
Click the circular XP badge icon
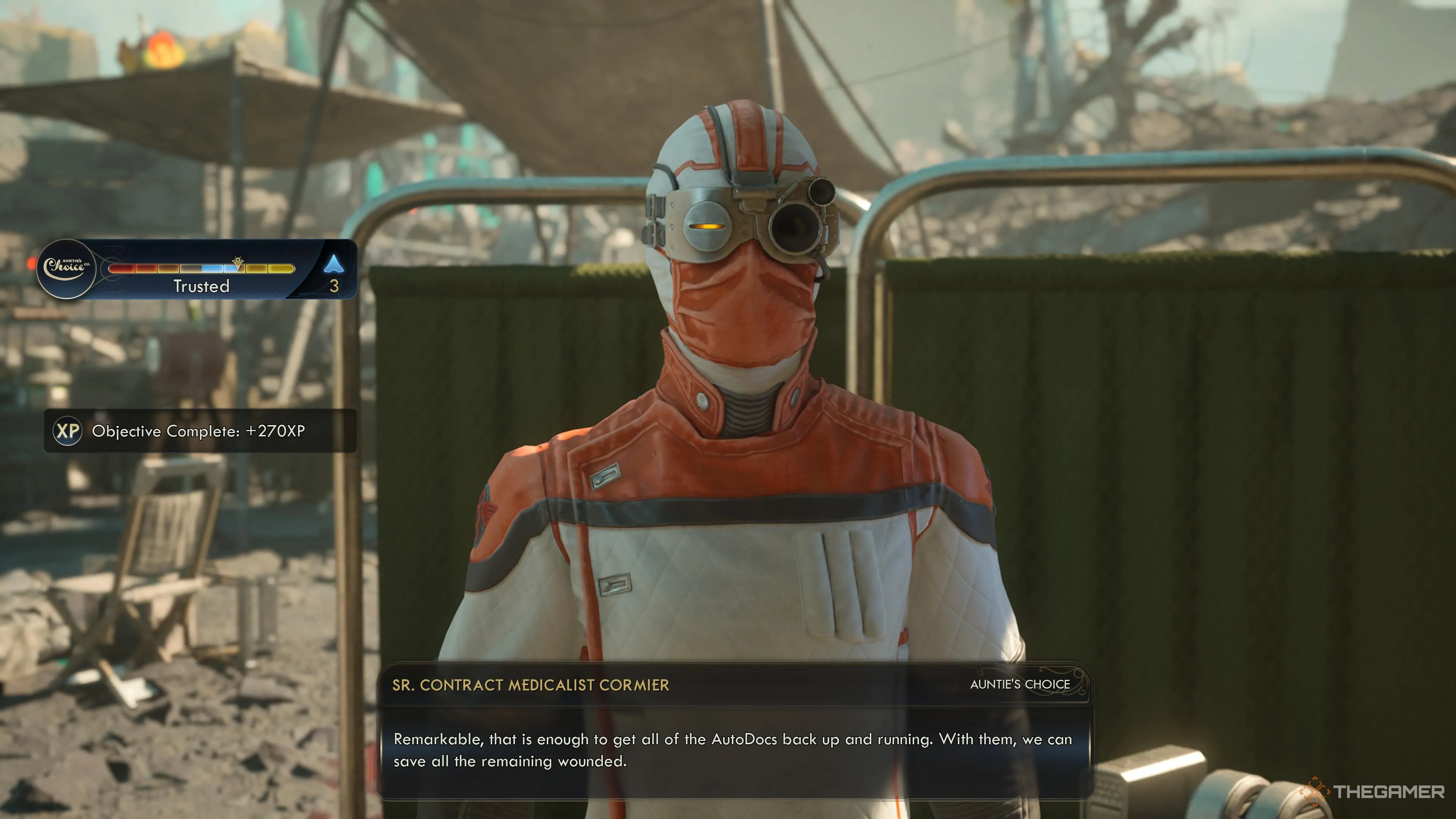tap(66, 431)
